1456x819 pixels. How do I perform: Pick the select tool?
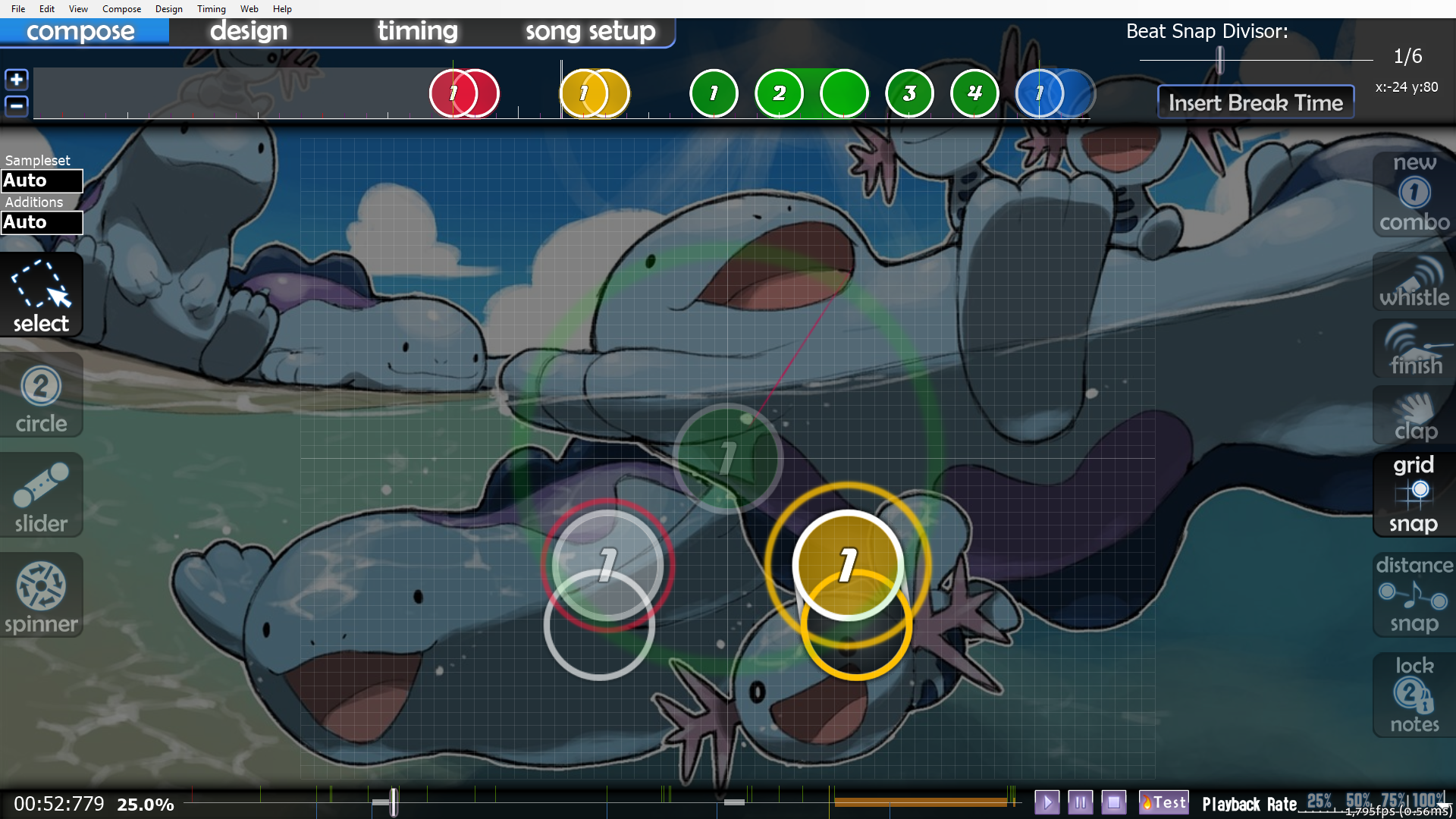pos(41,297)
